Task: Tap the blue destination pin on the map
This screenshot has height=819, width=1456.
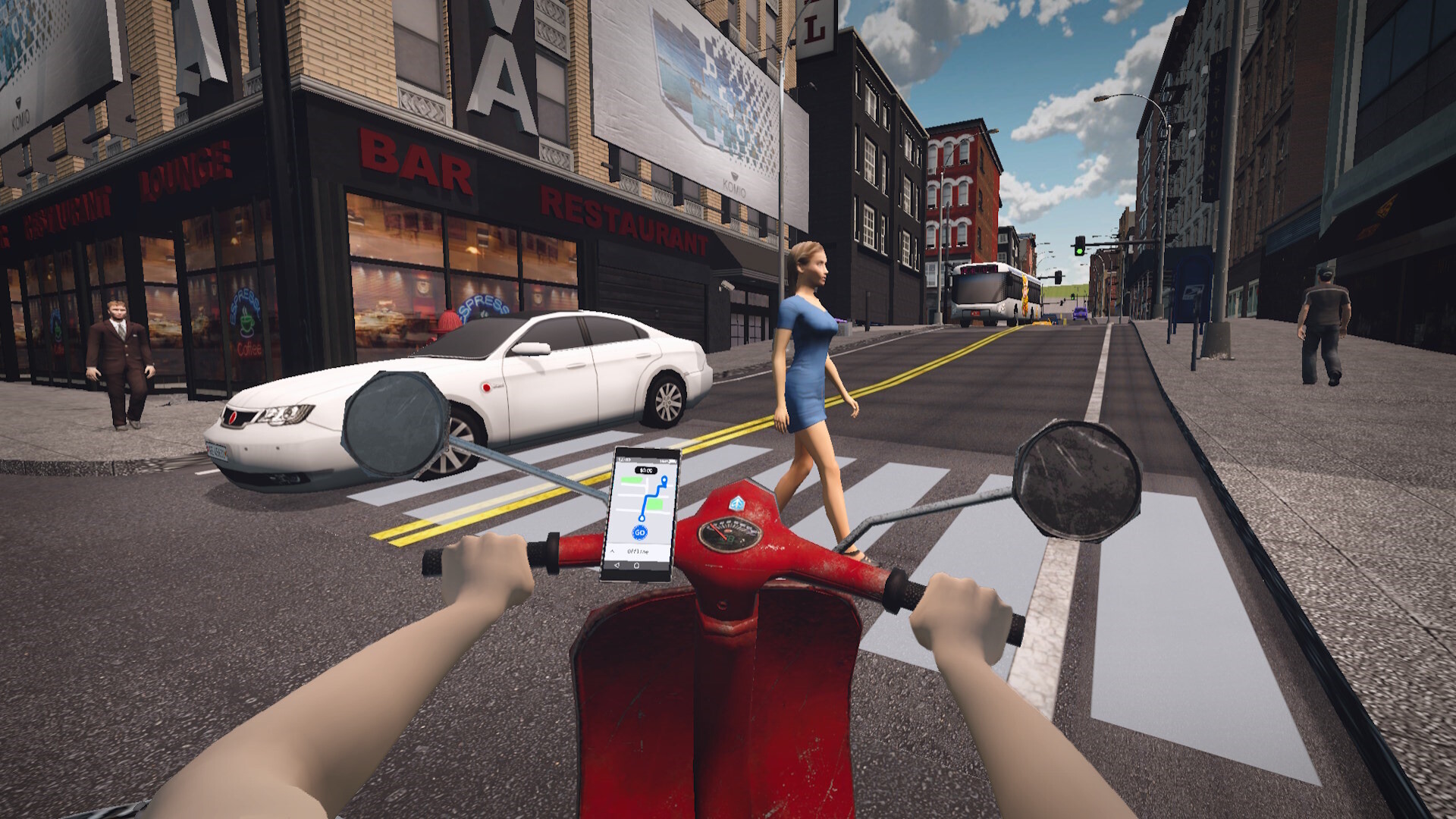Action: [x=664, y=481]
